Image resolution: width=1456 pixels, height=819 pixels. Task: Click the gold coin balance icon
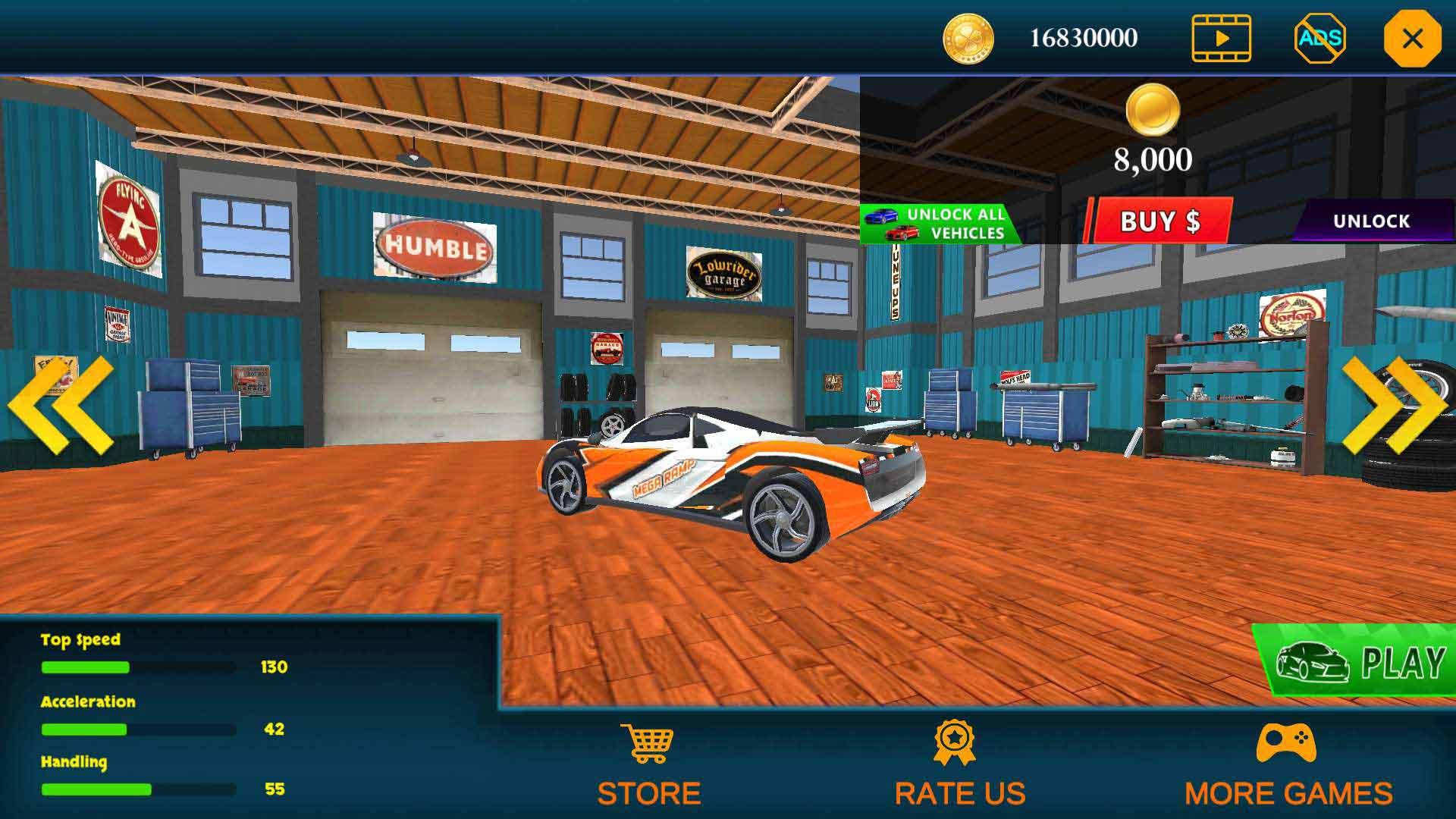968,39
